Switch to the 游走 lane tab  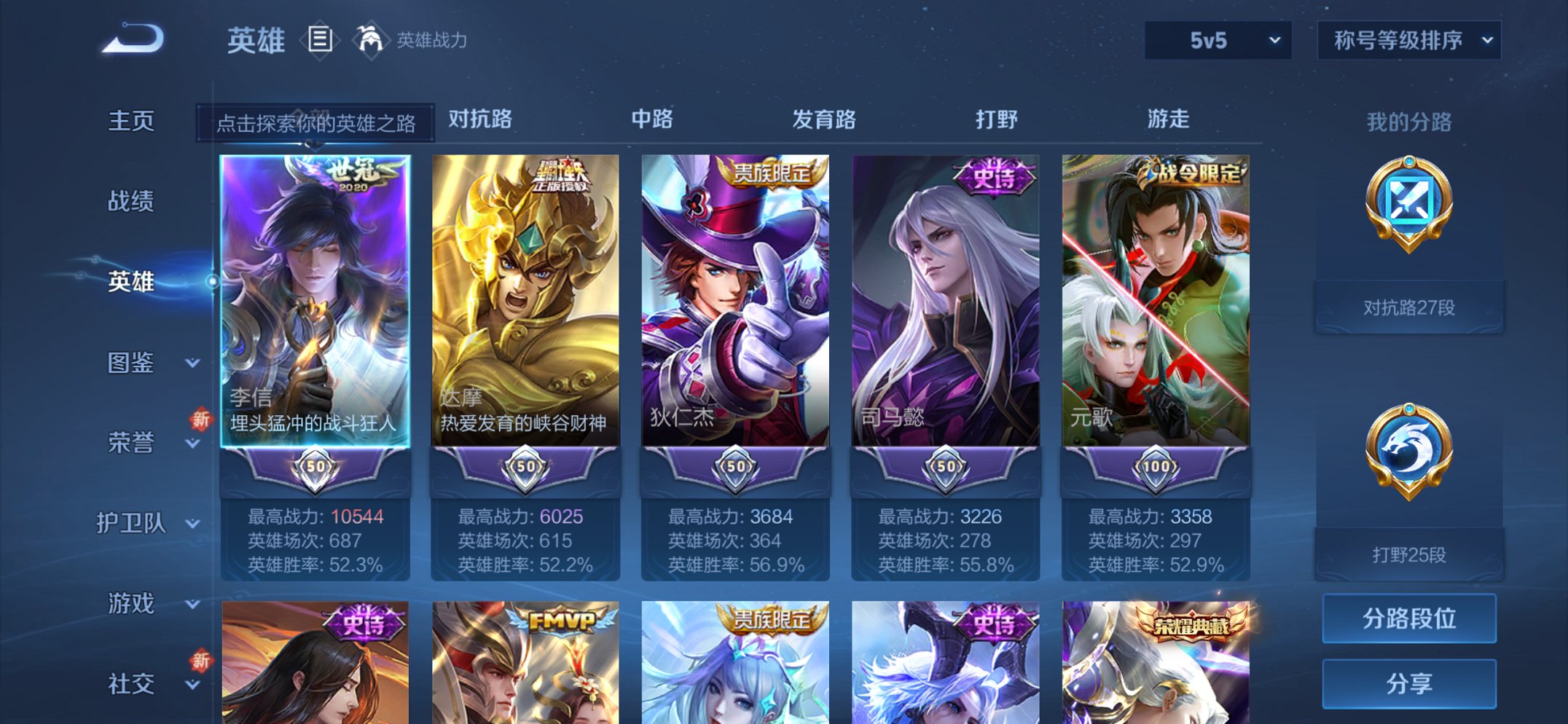coord(1168,119)
